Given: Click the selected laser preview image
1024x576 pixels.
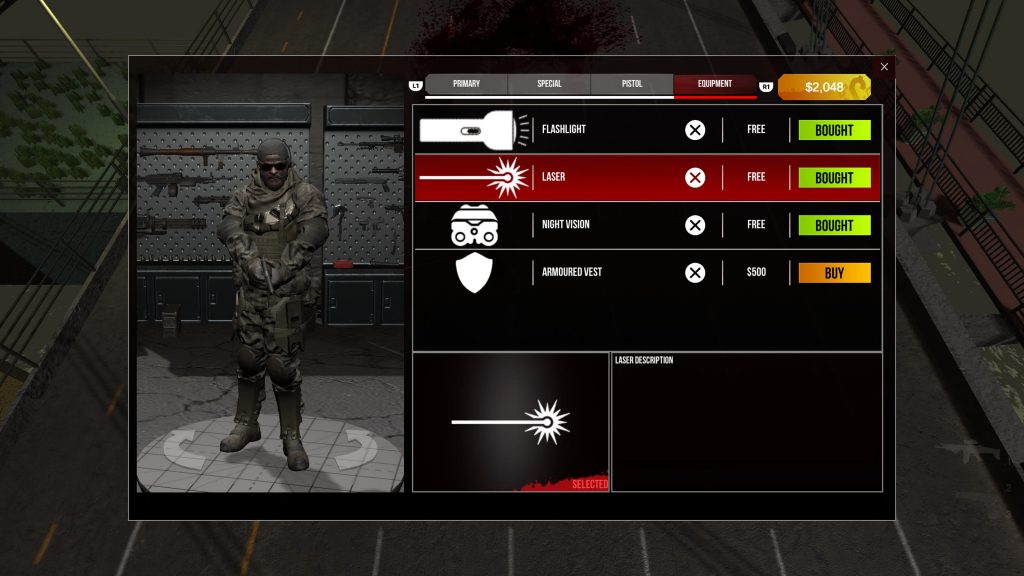Looking at the screenshot, I should [511, 422].
